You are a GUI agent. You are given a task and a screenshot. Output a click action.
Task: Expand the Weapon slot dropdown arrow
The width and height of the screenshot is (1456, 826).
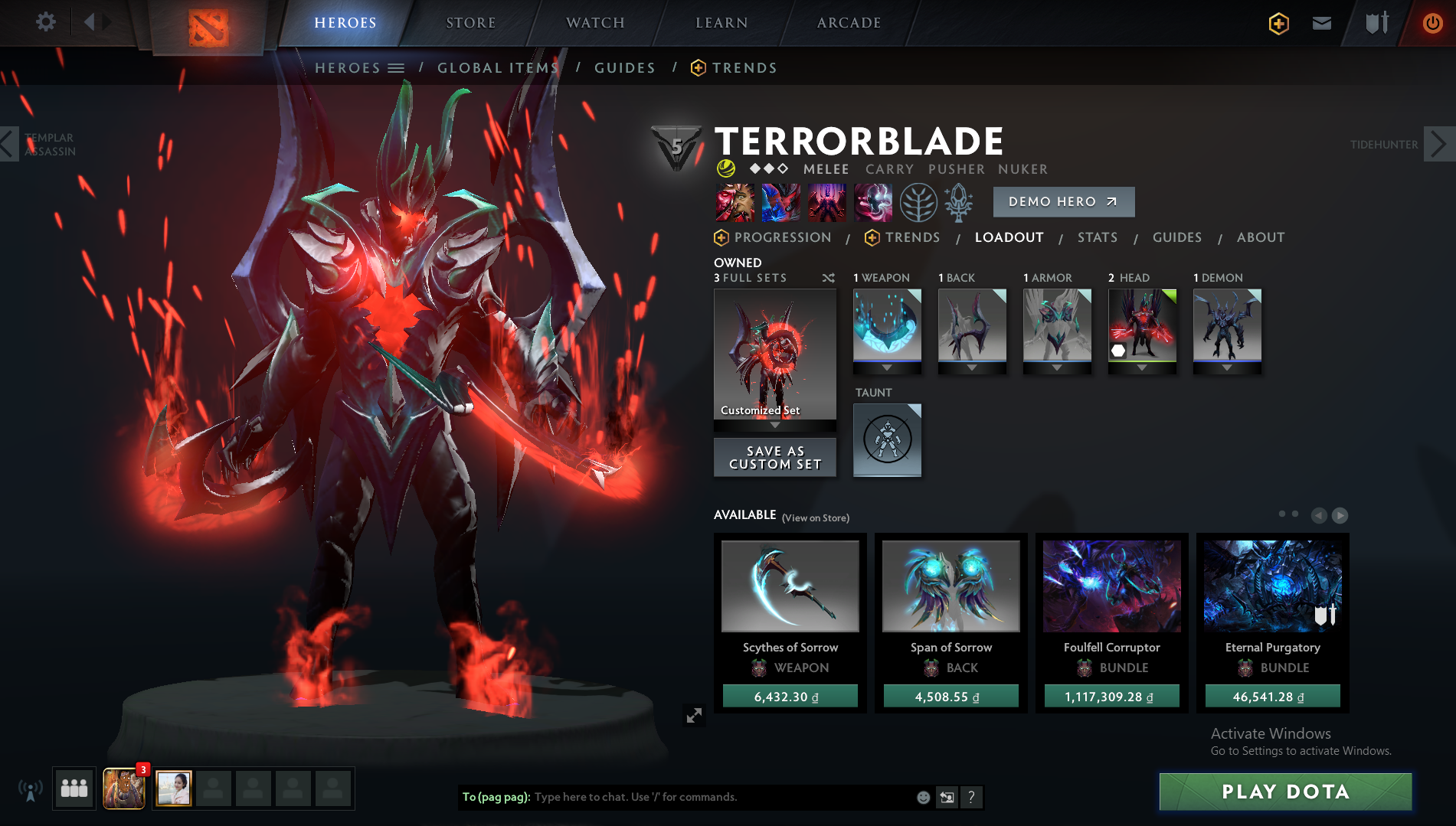[x=886, y=366]
